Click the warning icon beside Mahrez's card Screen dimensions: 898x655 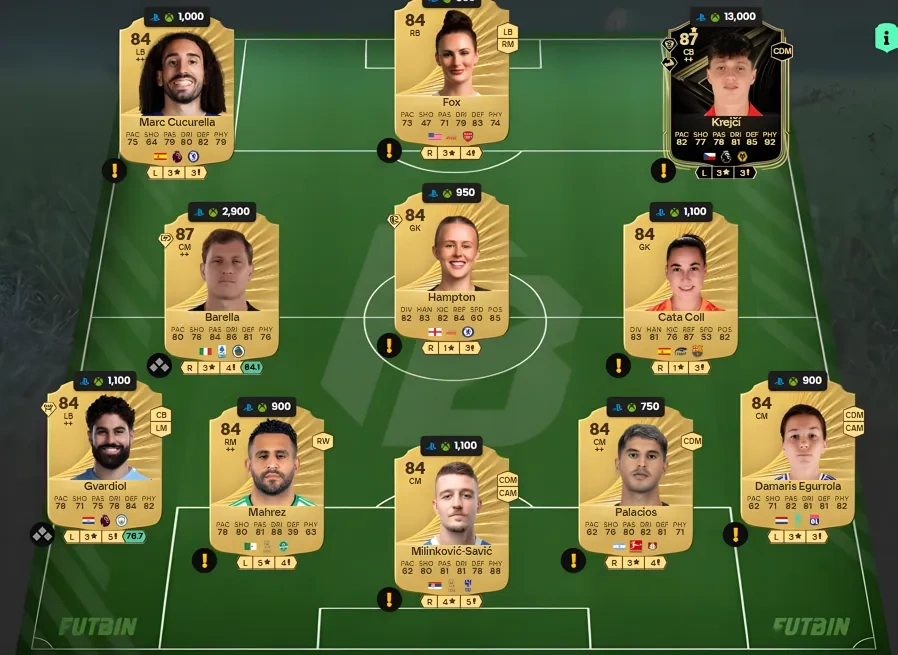(x=205, y=560)
